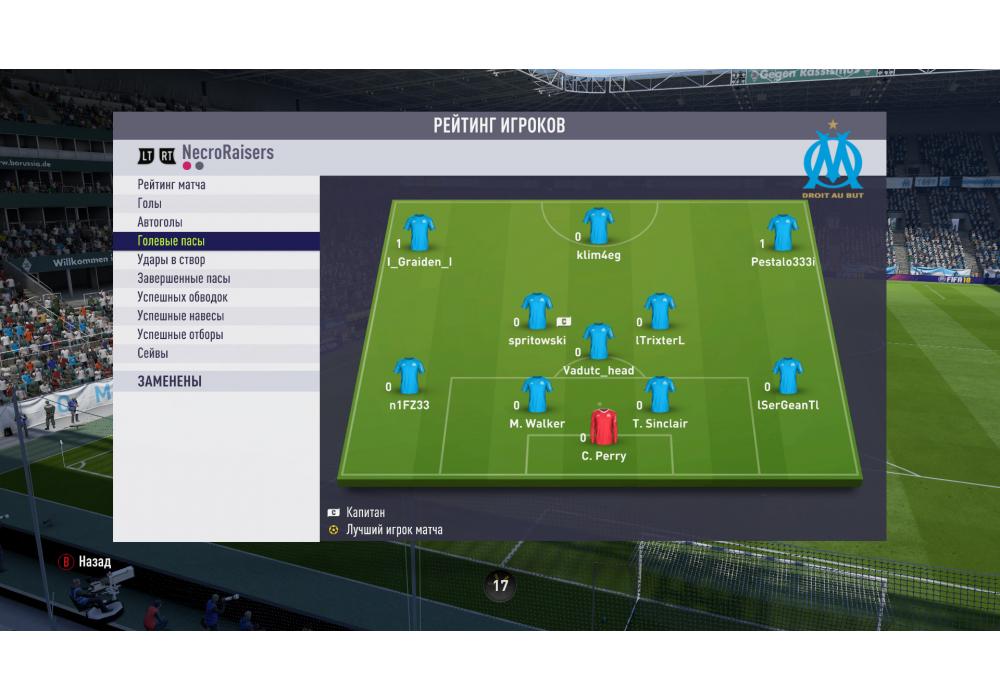Switch to Завершенные пасы stats

tap(184, 279)
